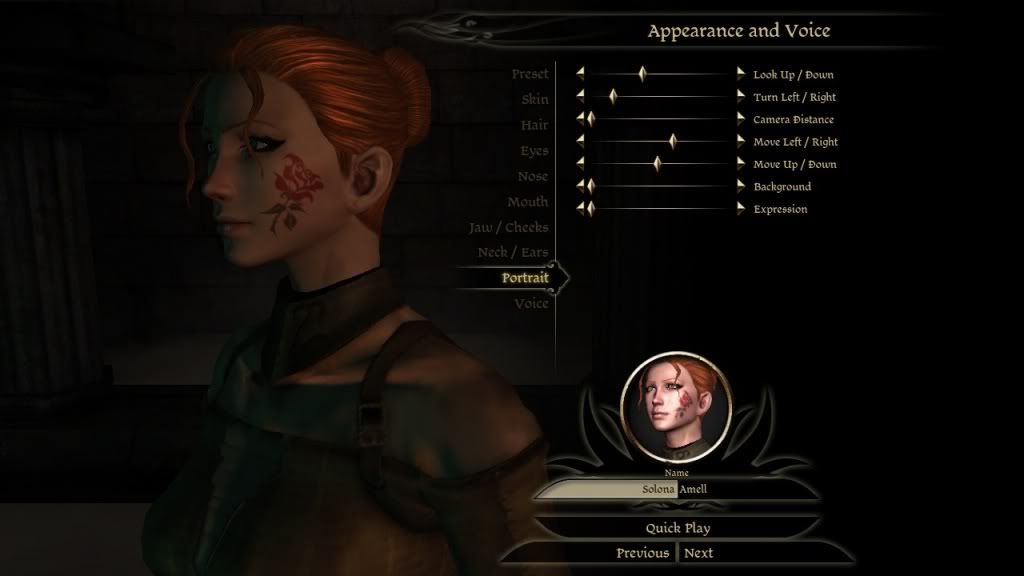
Task: Click the Move Up / Down slider
Action: pos(660,164)
